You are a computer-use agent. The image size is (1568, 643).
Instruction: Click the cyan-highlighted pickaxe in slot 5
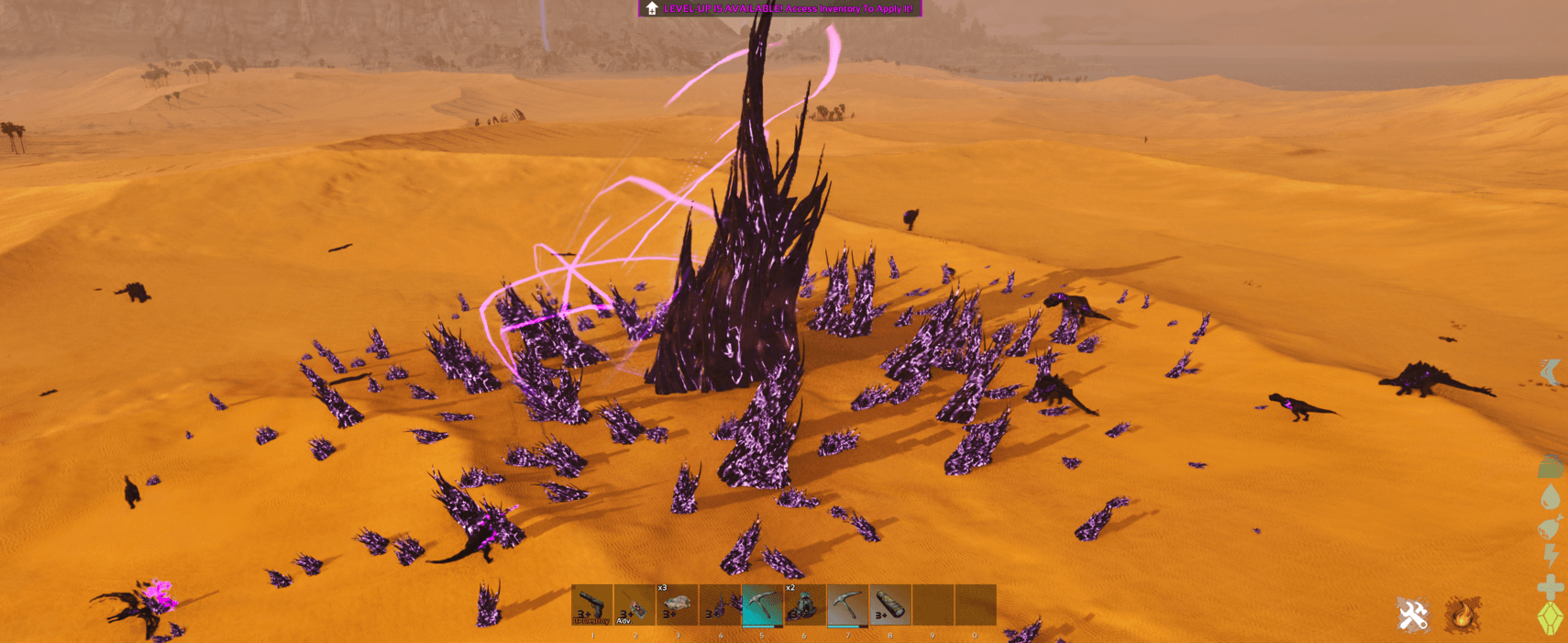coord(762,605)
